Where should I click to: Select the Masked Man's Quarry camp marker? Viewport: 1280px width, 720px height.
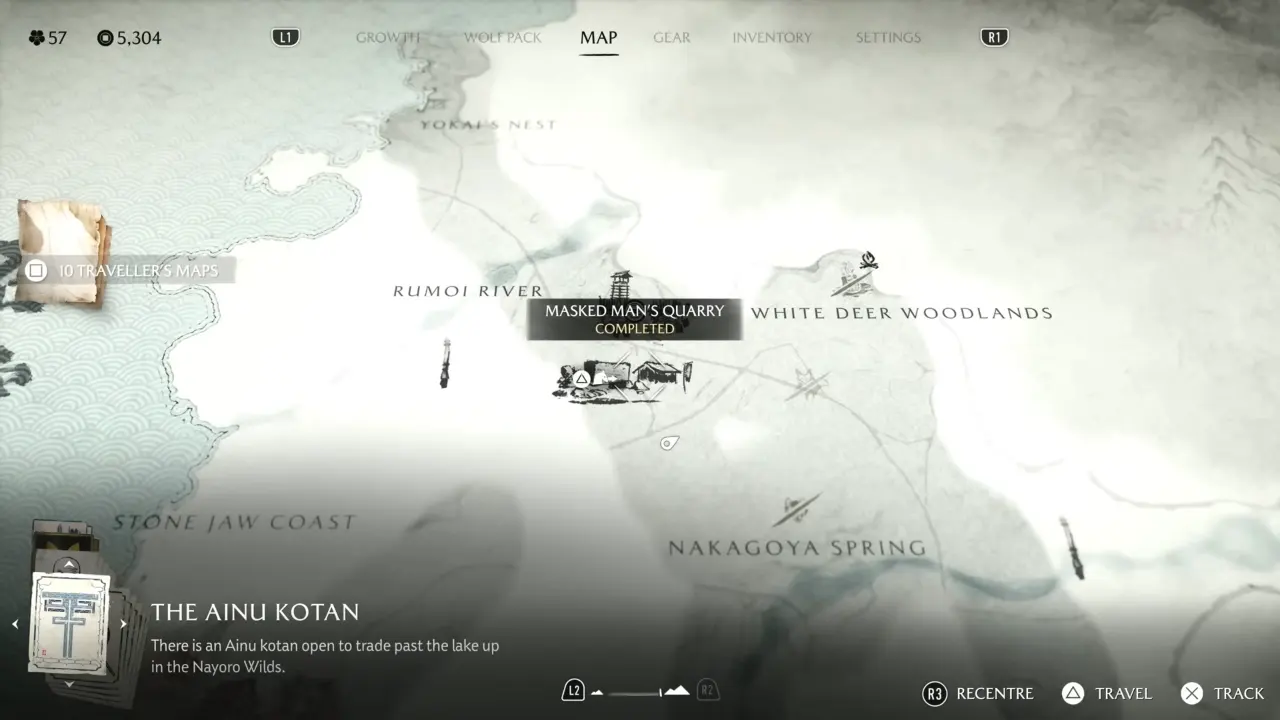click(x=622, y=379)
